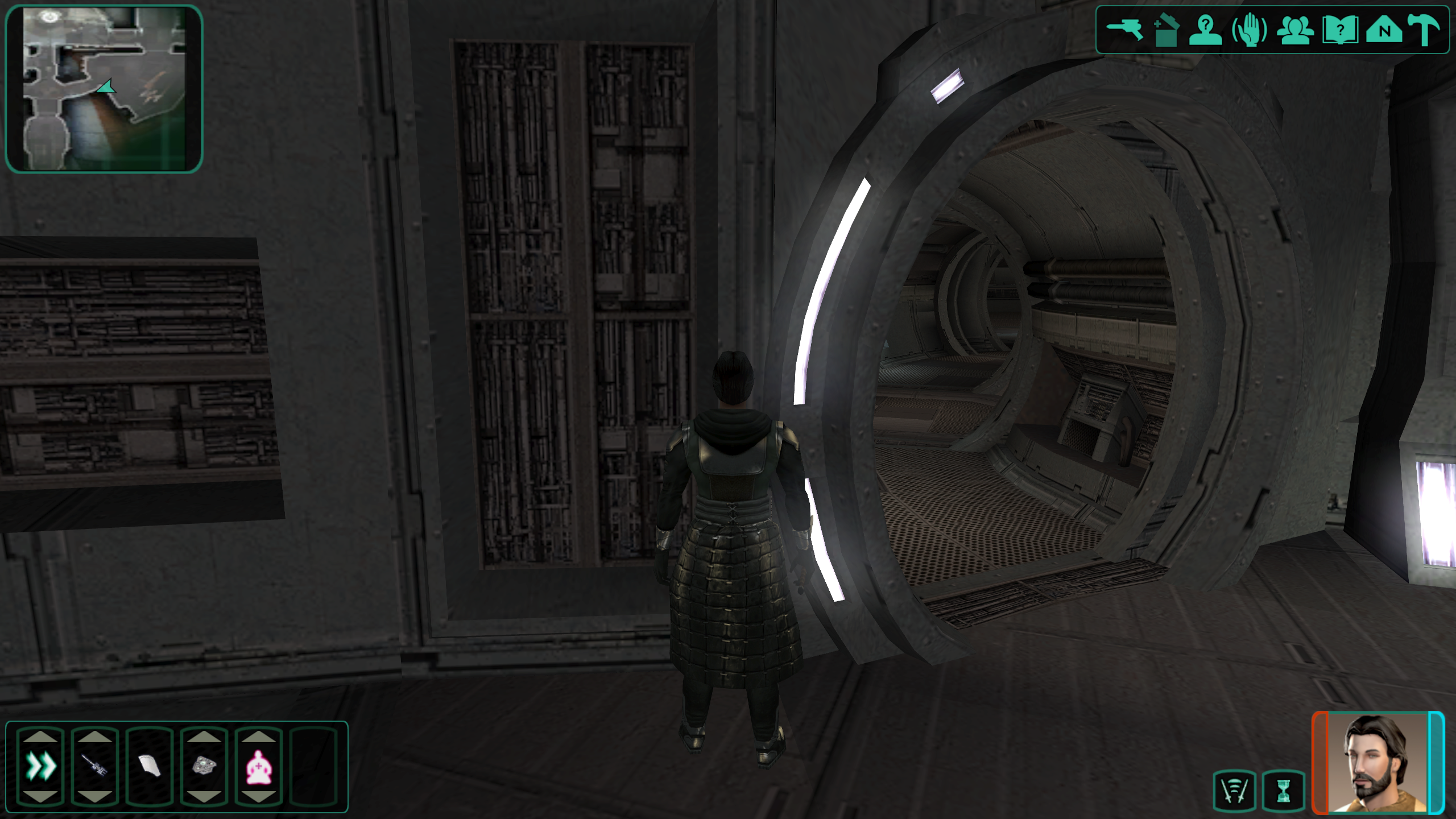Viewport: 1456px width, 819px height.
Task: Activate the pink medical ability slot
Action: tap(259, 766)
